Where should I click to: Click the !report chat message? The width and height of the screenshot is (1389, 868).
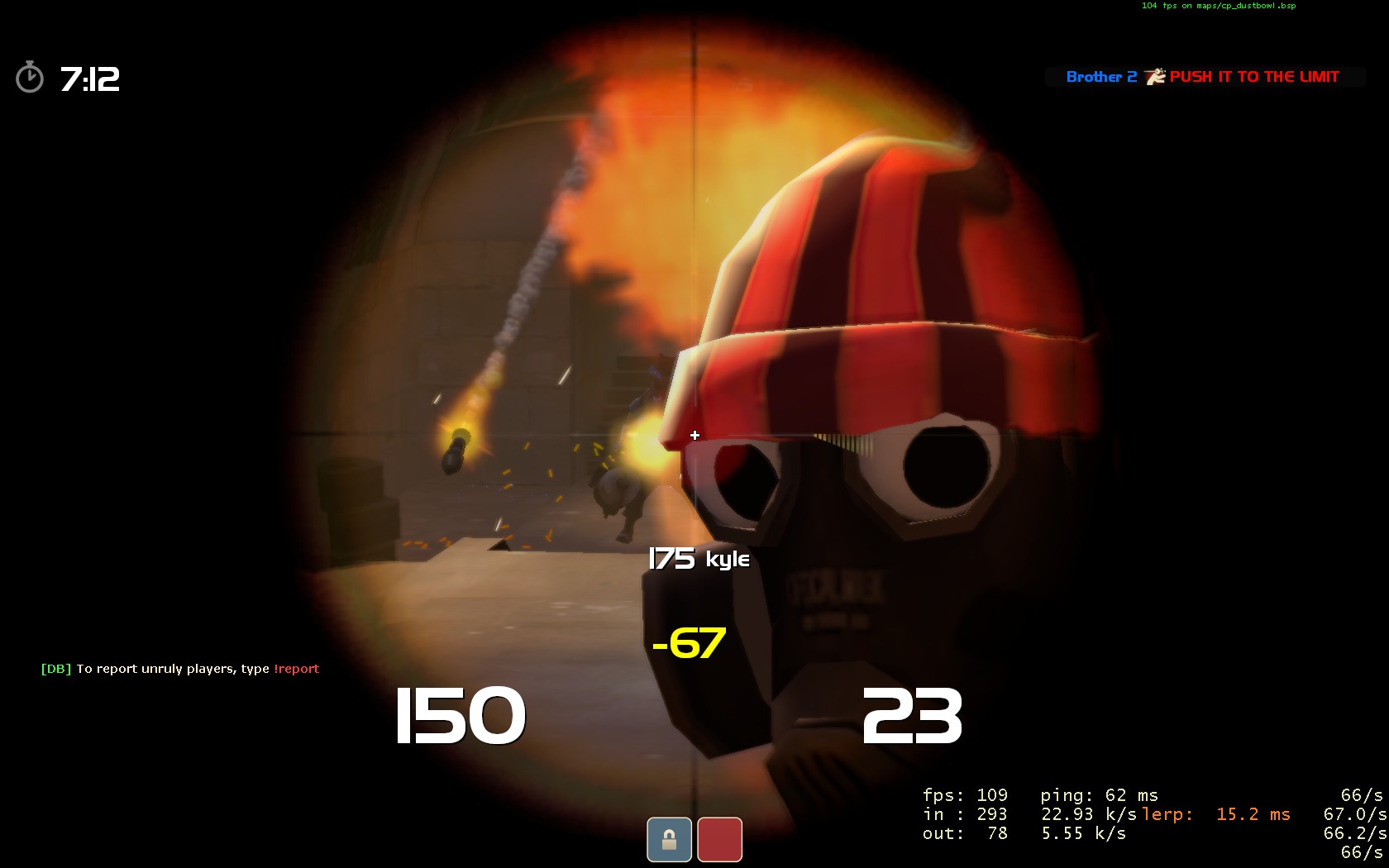pos(180,669)
